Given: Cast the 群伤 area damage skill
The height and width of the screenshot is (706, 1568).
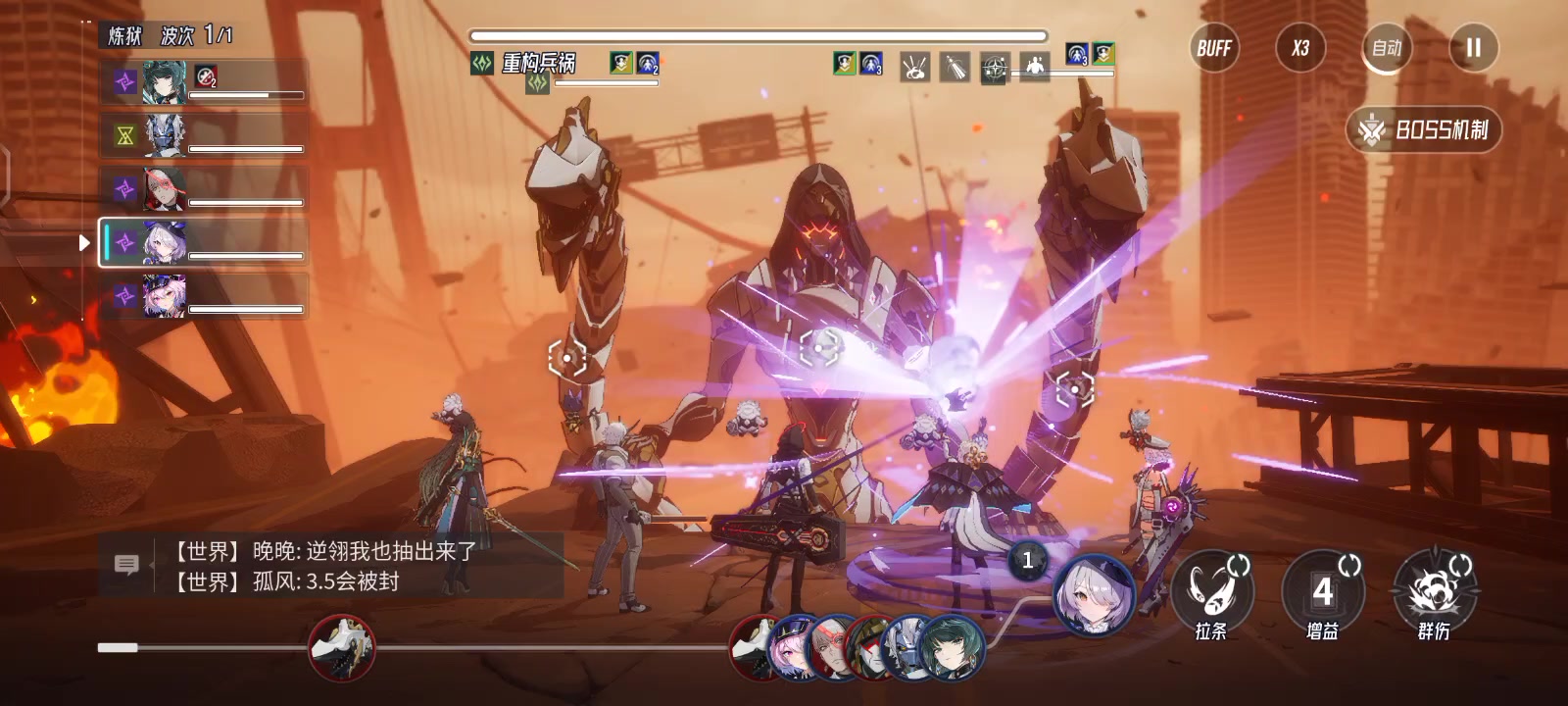Looking at the screenshot, I should click(x=1434, y=591).
